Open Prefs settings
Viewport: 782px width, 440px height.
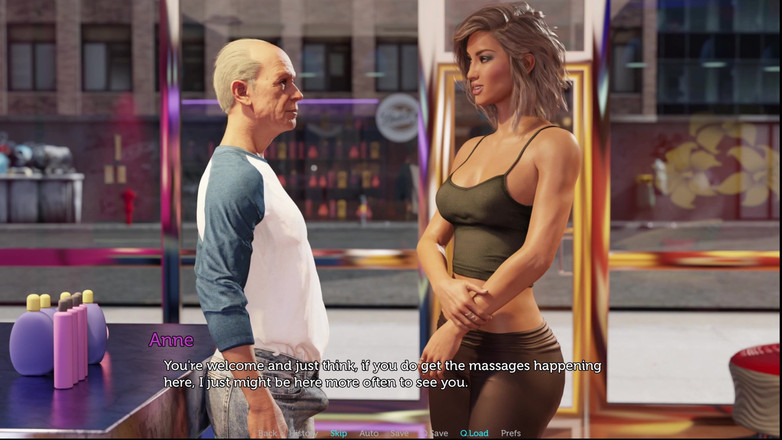(511, 433)
